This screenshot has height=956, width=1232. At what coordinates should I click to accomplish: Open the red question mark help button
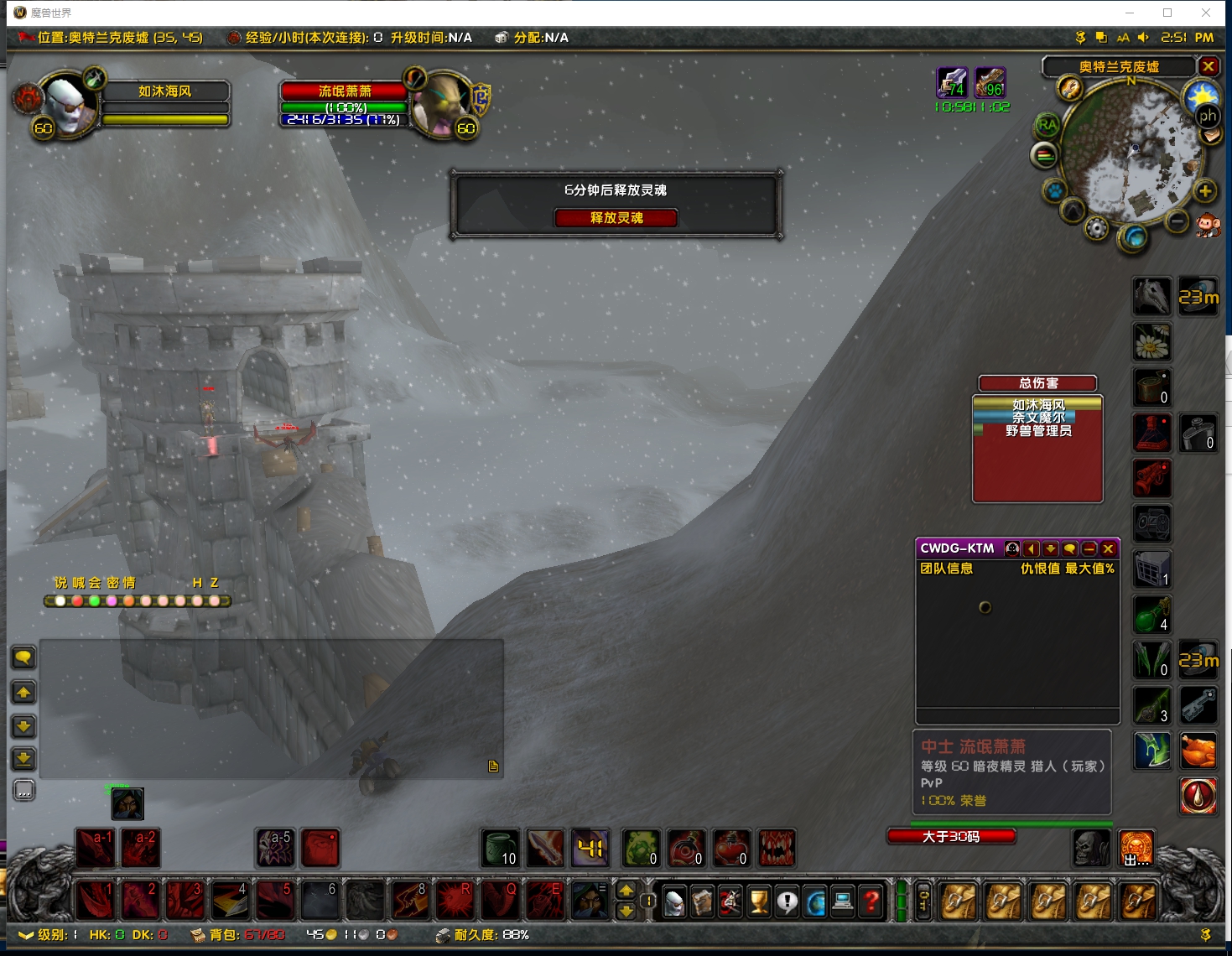(871, 901)
